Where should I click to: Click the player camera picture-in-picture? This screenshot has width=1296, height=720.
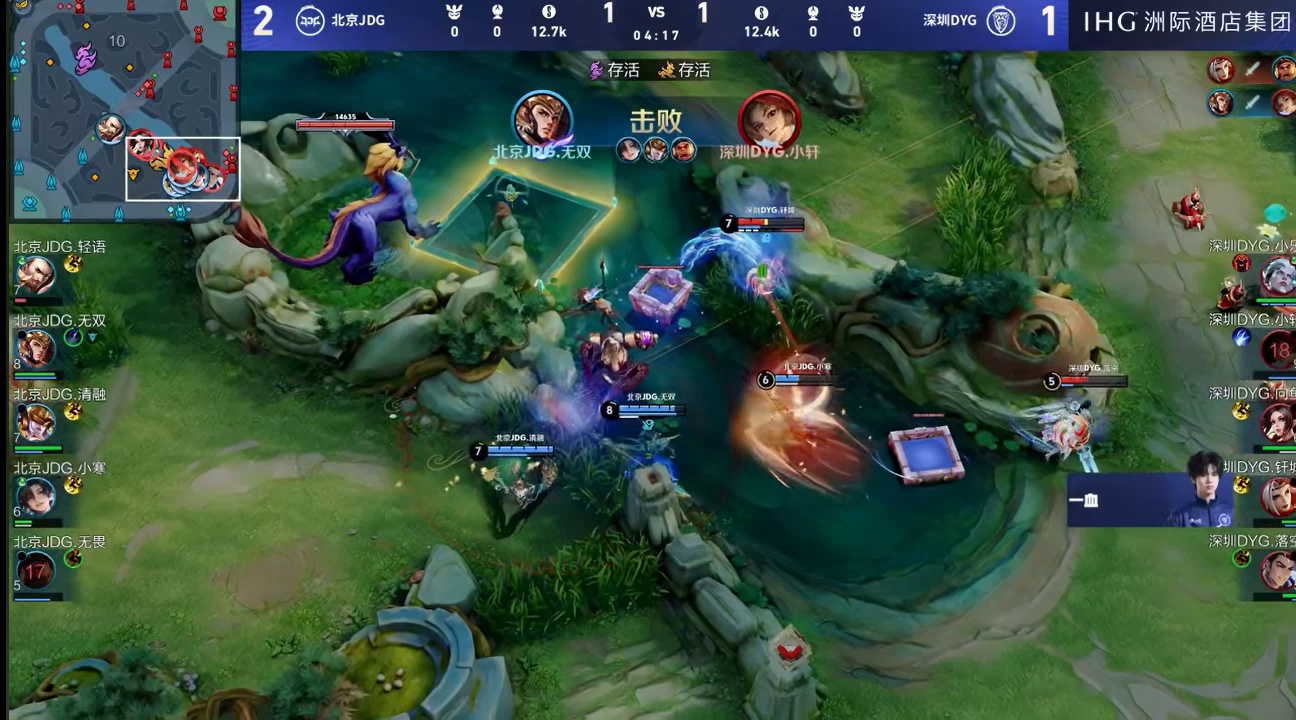(x=1150, y=499)
